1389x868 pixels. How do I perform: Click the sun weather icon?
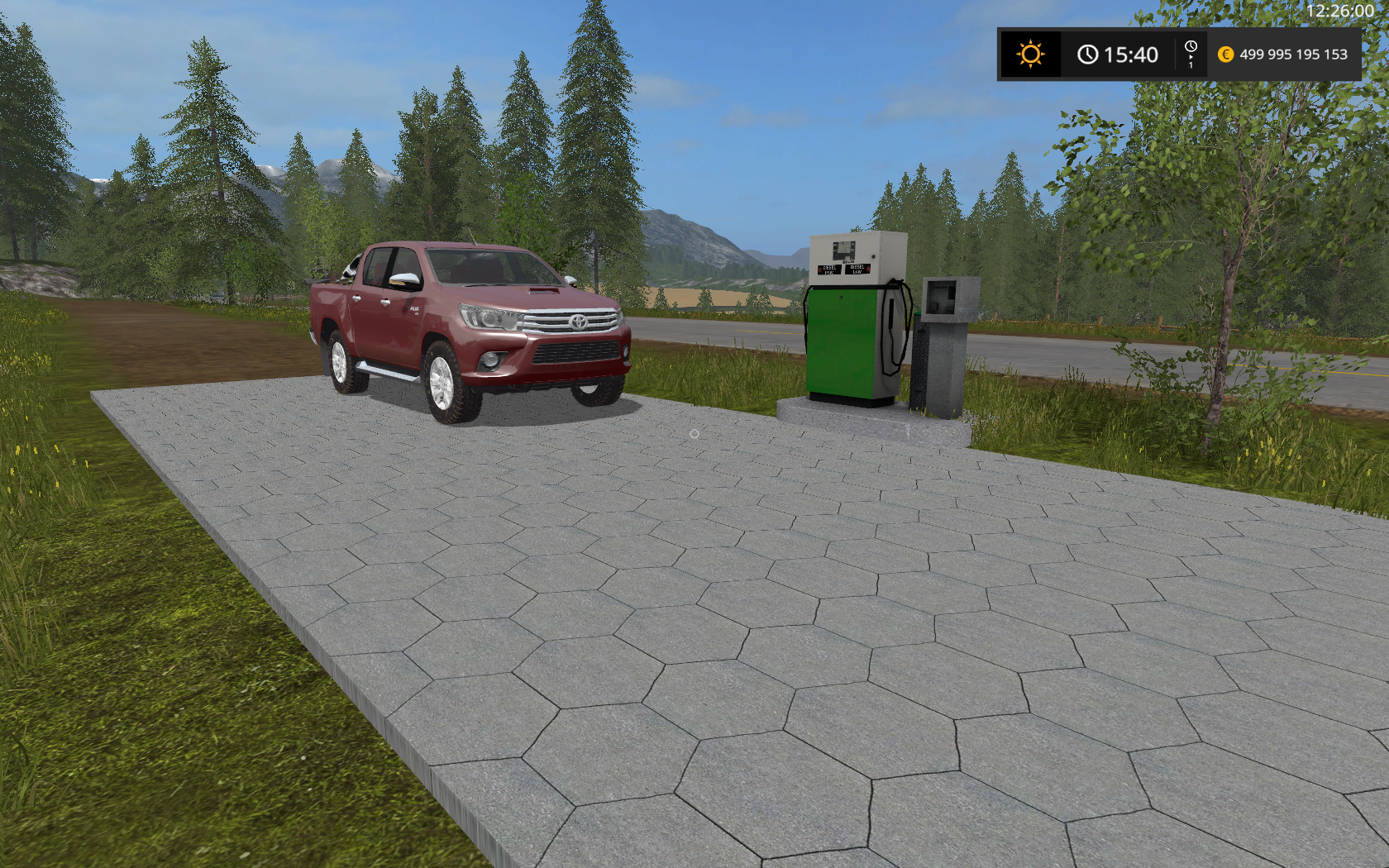(x=1030, y=55)
